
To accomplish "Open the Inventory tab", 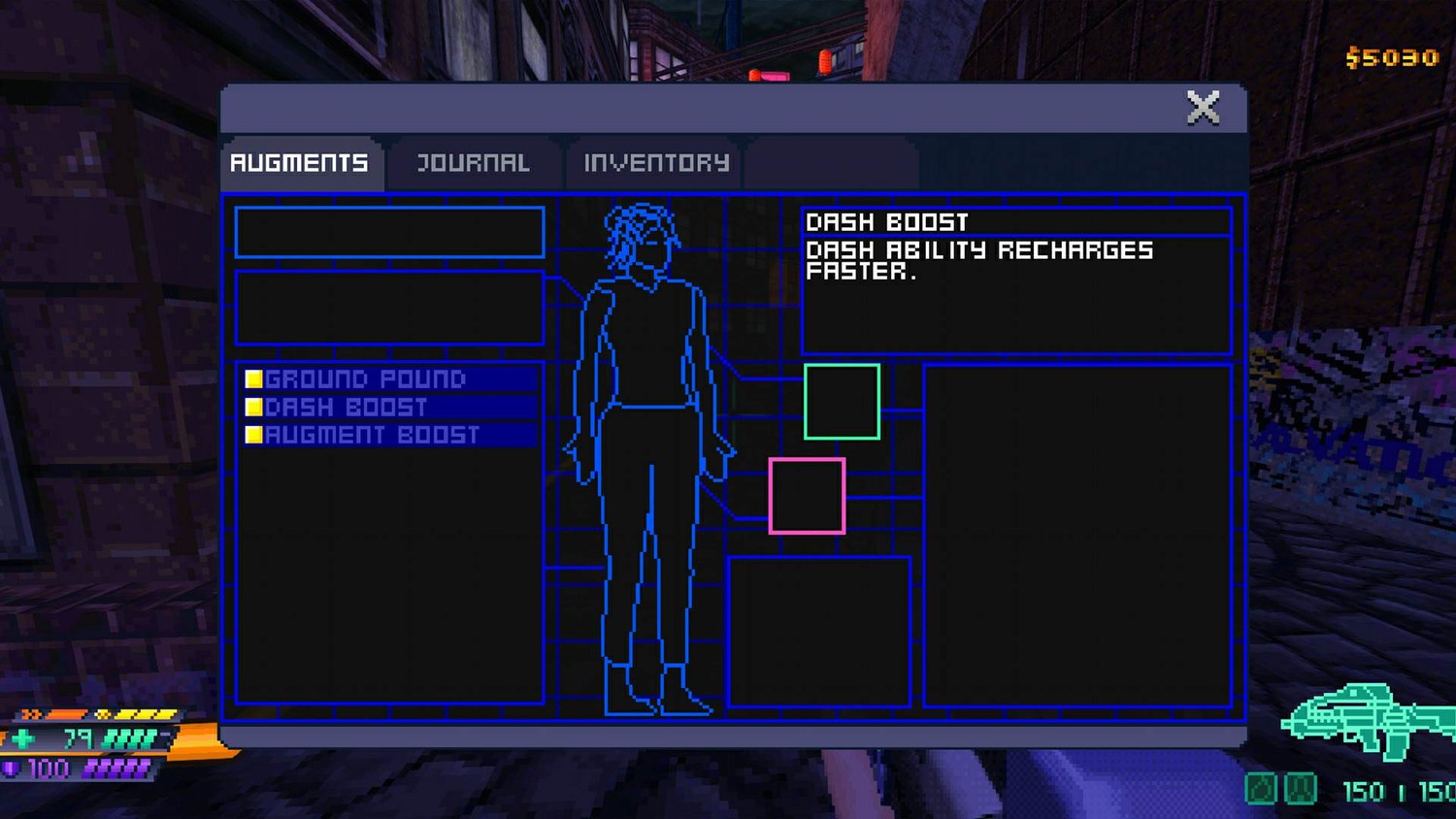I will 656,163.
